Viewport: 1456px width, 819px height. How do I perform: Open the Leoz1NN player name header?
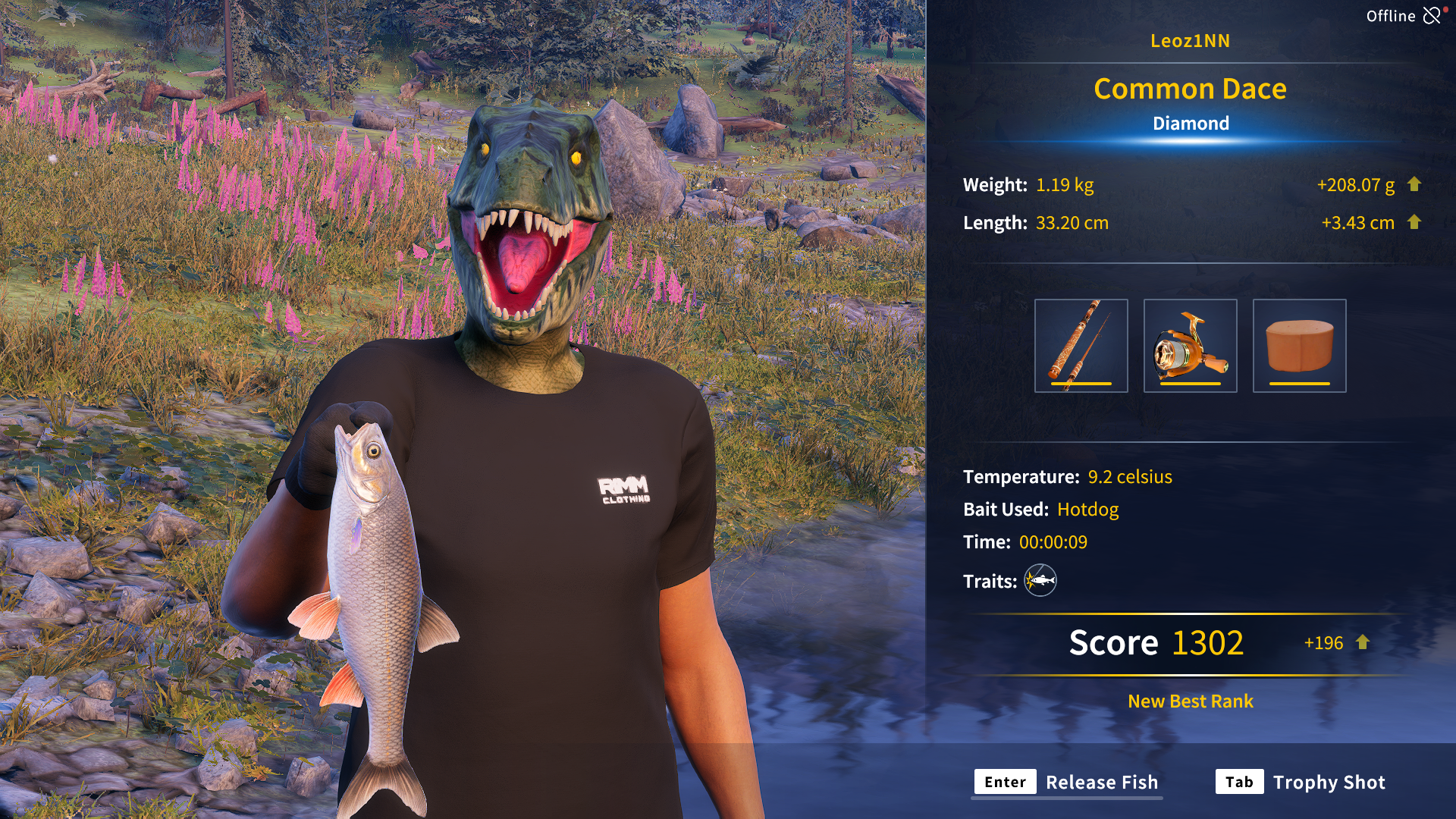point(1190,41)
